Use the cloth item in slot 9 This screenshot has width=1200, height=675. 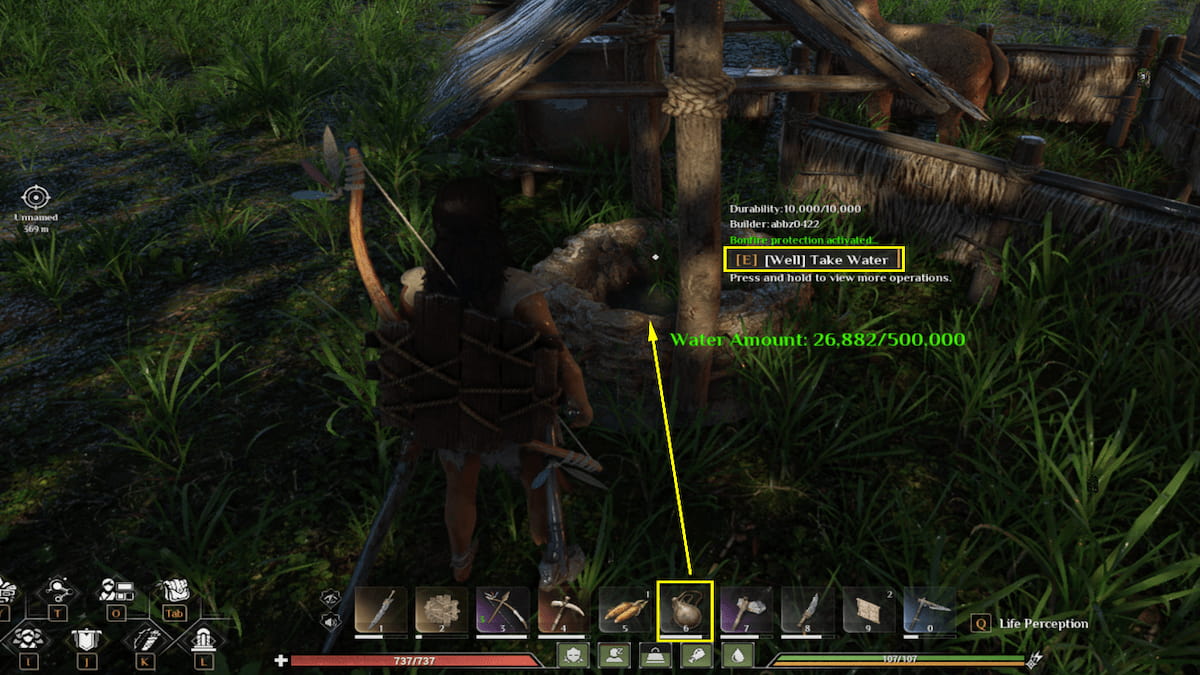pyautogui.click(x=868, y=609)
